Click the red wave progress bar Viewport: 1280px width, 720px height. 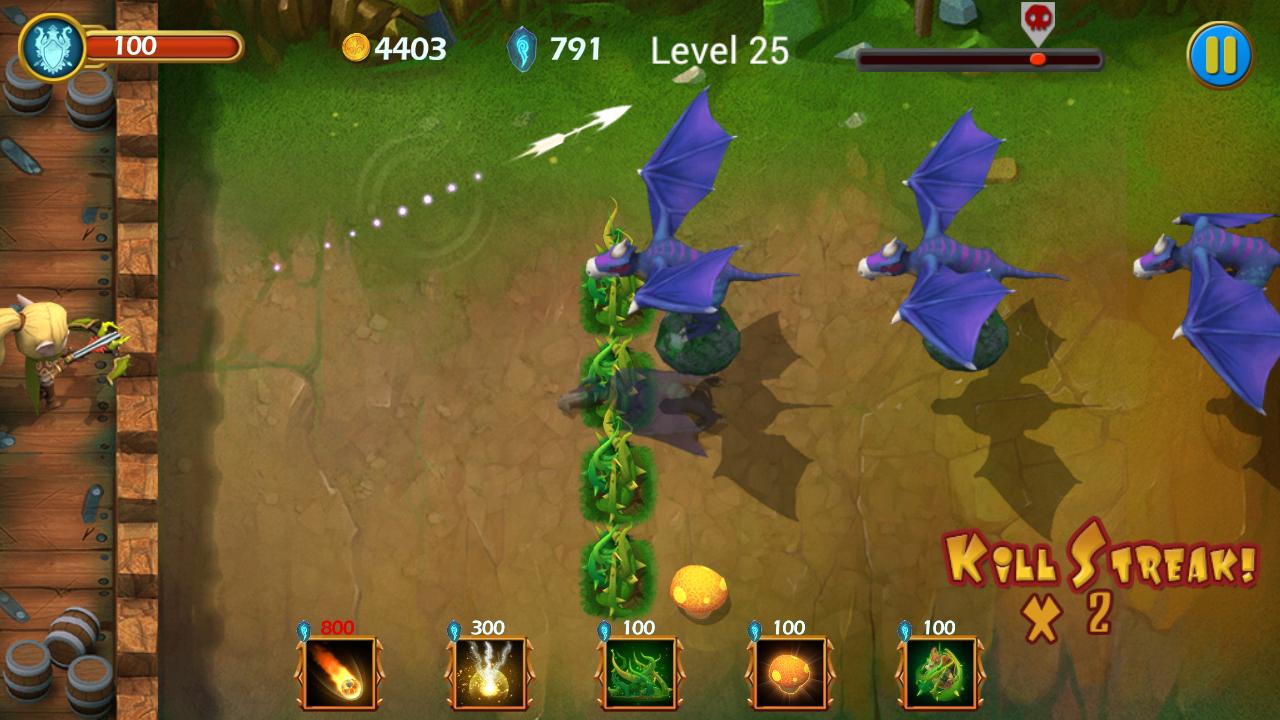pos(980,58)
